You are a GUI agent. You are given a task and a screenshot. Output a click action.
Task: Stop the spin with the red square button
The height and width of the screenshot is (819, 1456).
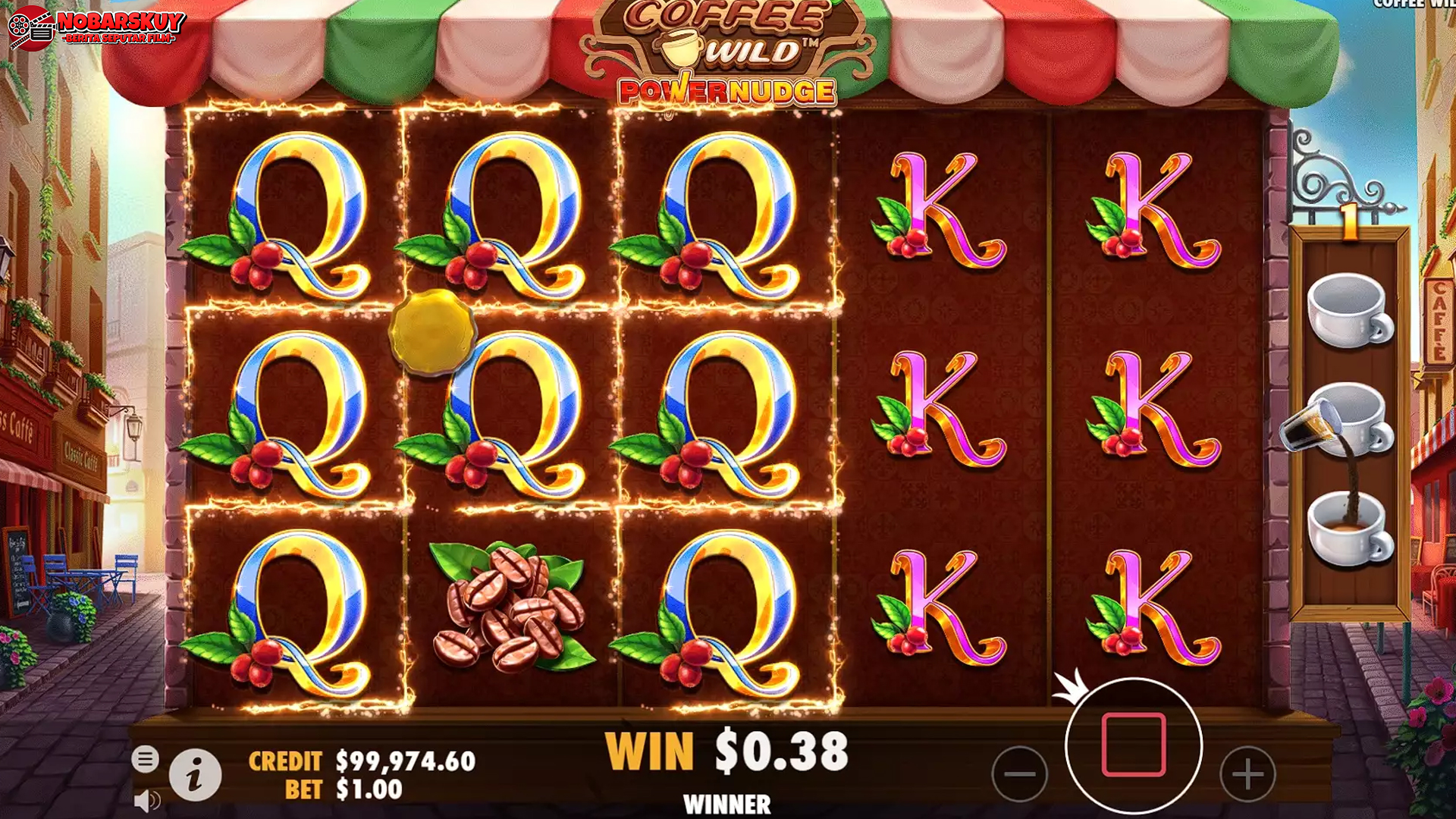1133,745
